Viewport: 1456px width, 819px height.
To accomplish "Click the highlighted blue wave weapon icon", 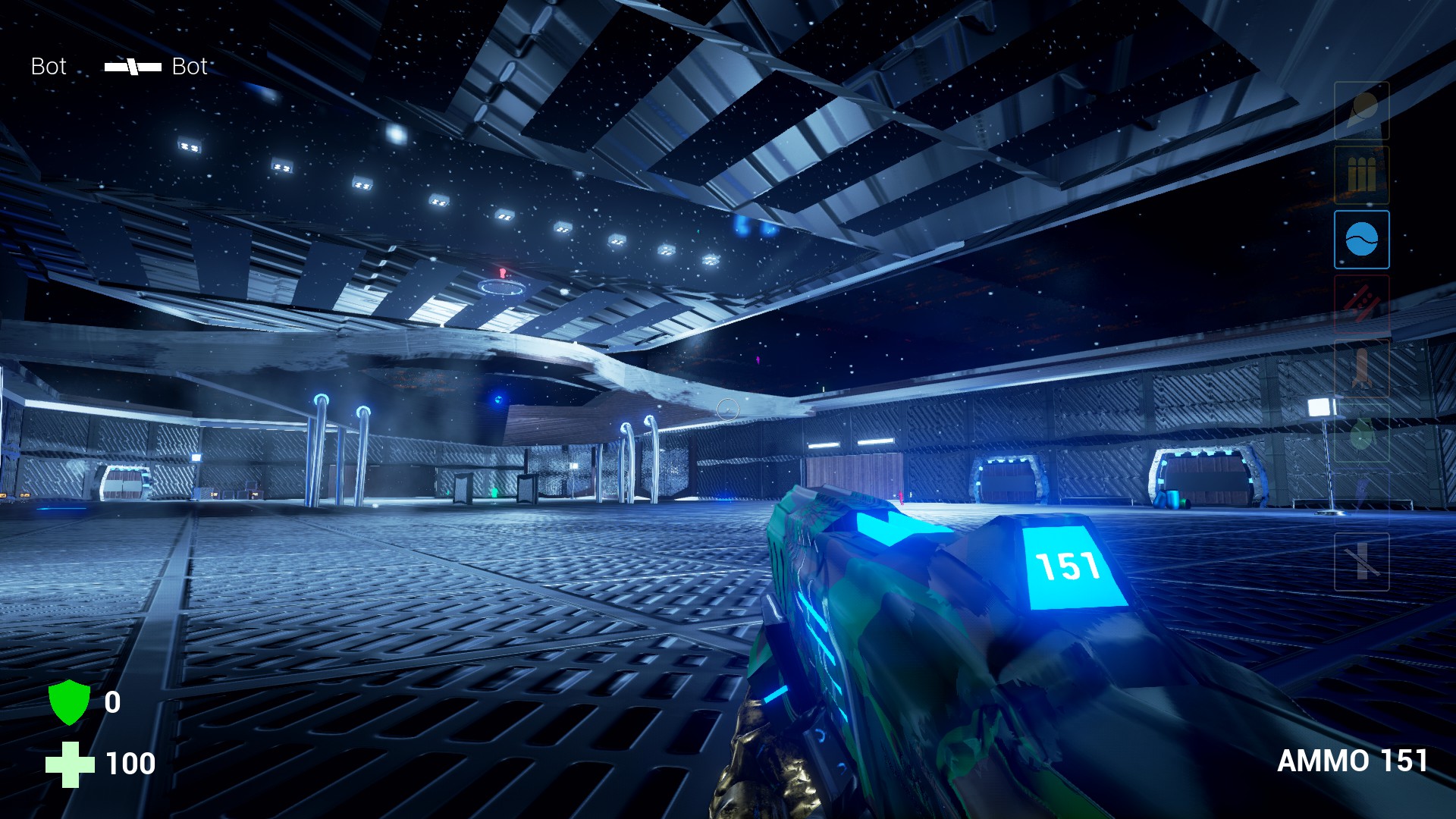I will pos(1362,240).
